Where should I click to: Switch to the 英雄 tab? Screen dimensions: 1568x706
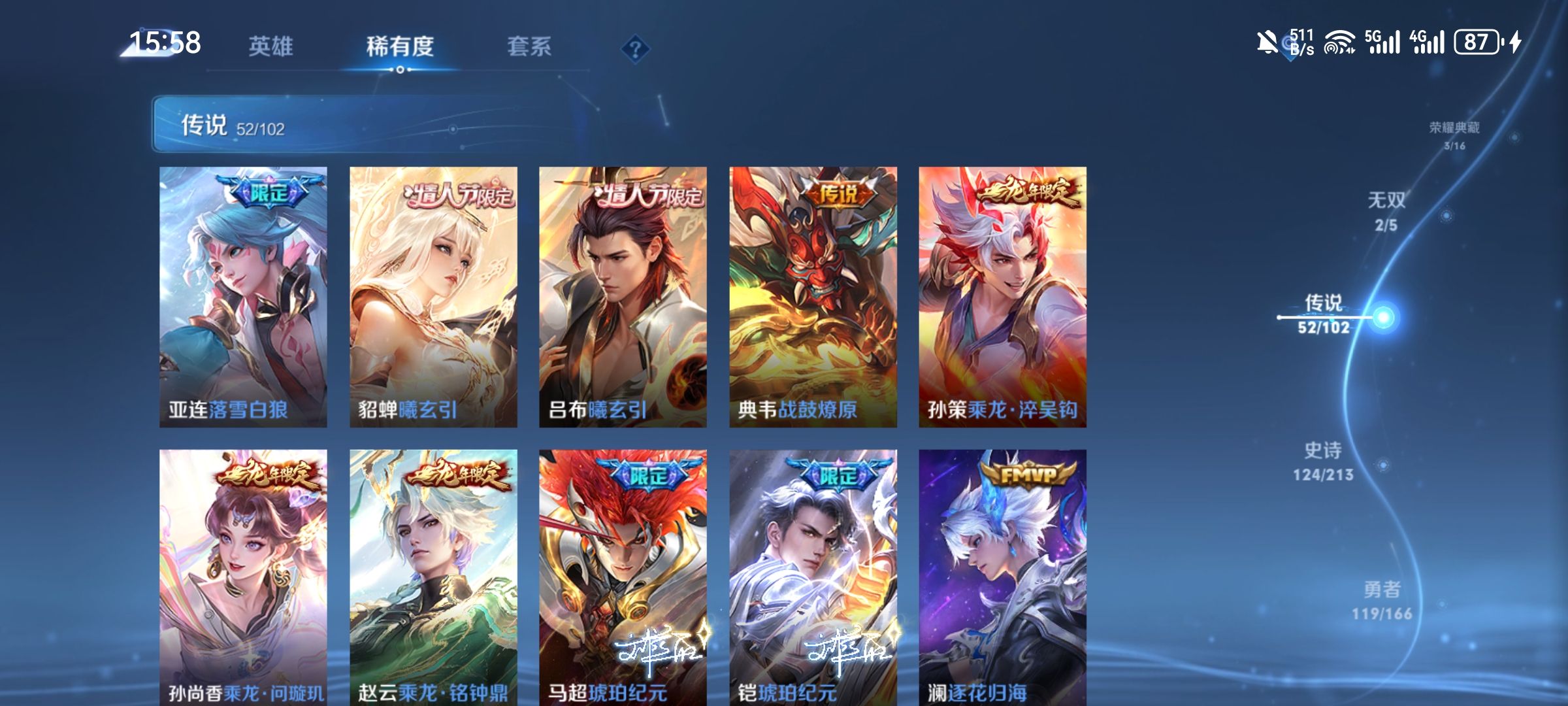click(272, 46)
